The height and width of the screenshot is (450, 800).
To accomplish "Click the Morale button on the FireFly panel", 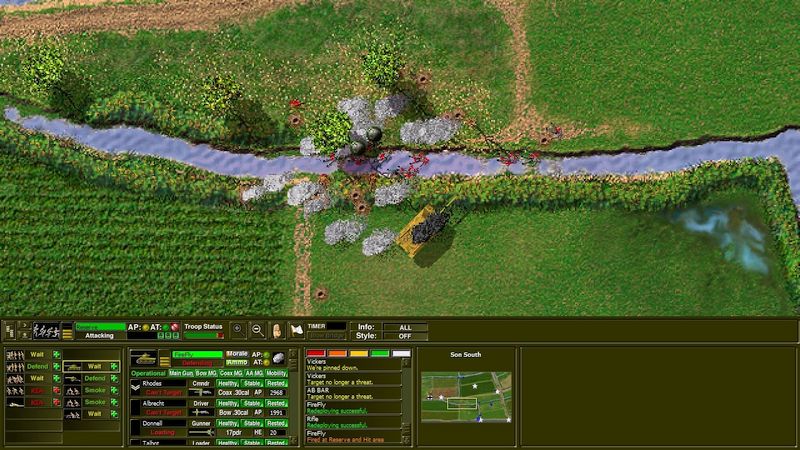I will click(237, 354).
